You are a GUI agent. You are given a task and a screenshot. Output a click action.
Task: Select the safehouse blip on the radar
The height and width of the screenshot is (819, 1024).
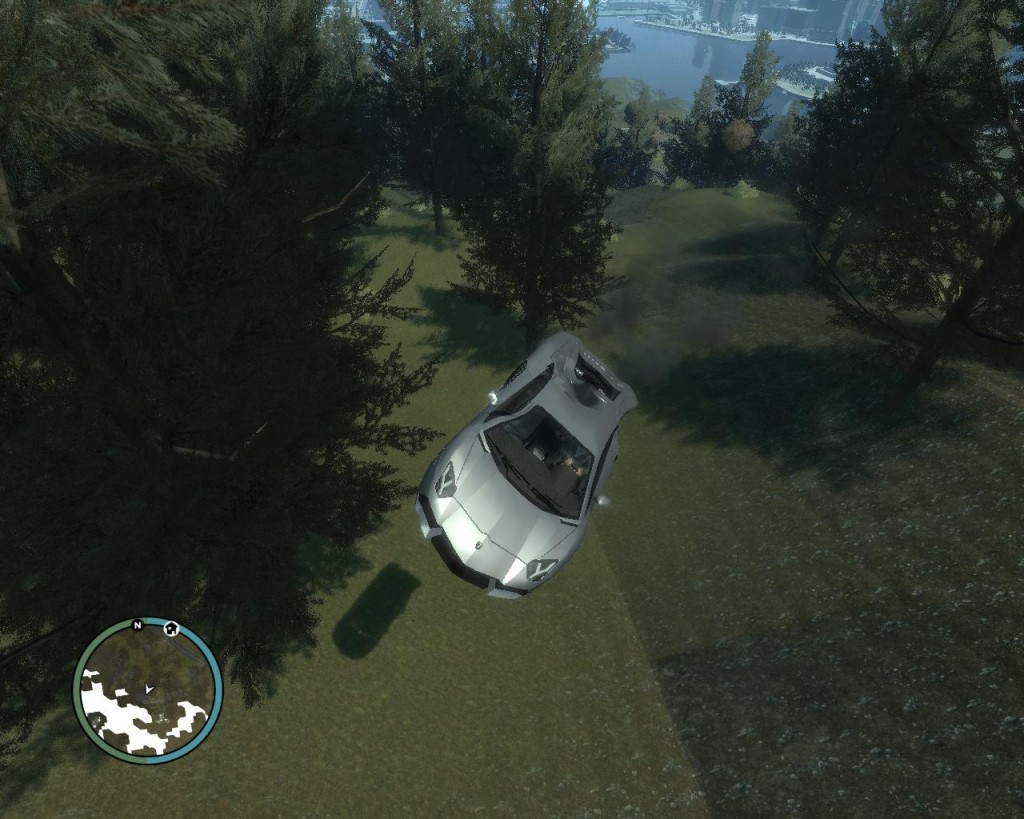coord(171,629)
